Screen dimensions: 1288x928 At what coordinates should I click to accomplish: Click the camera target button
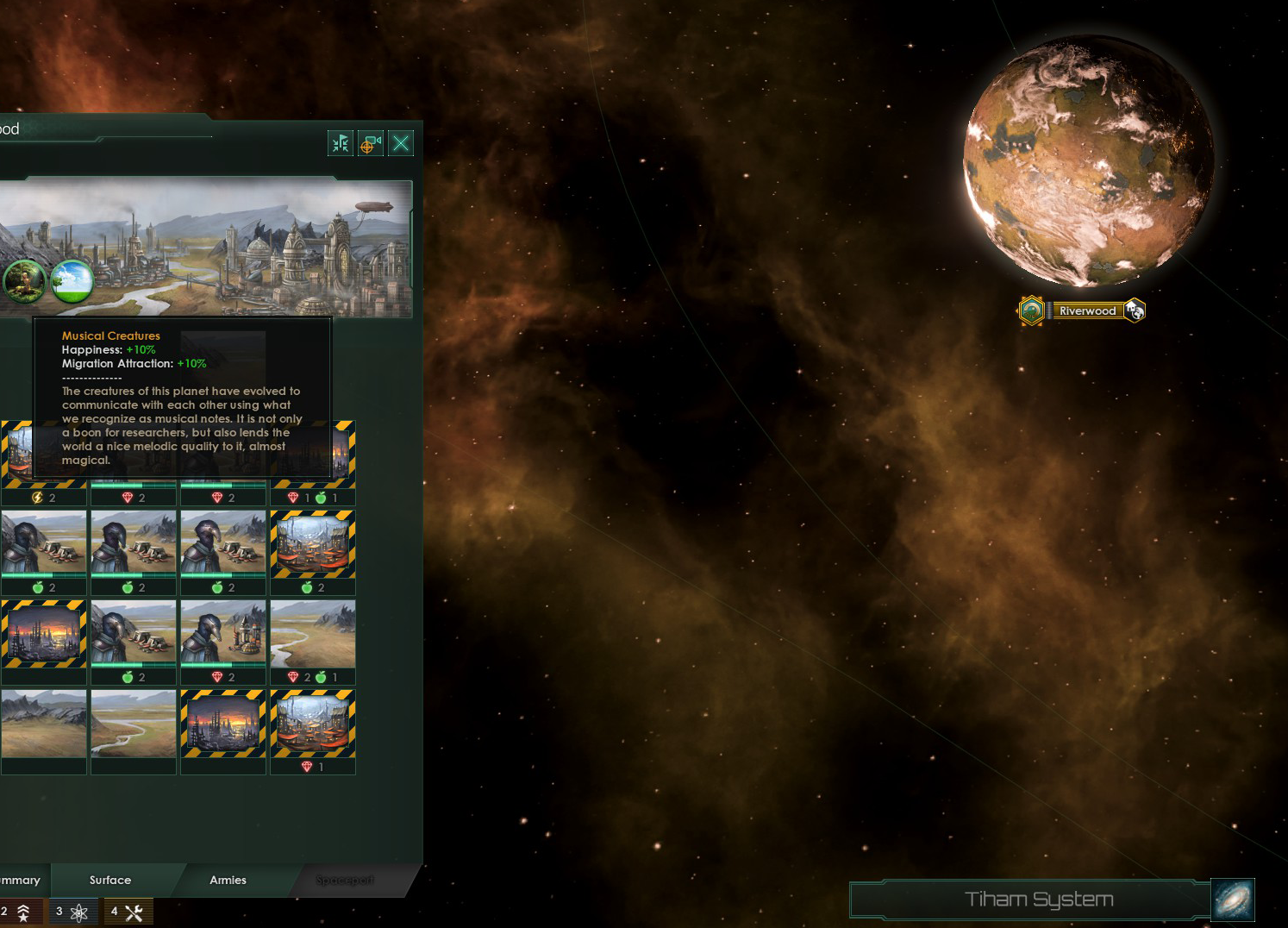pyautogui.click(x=371, y=143)
